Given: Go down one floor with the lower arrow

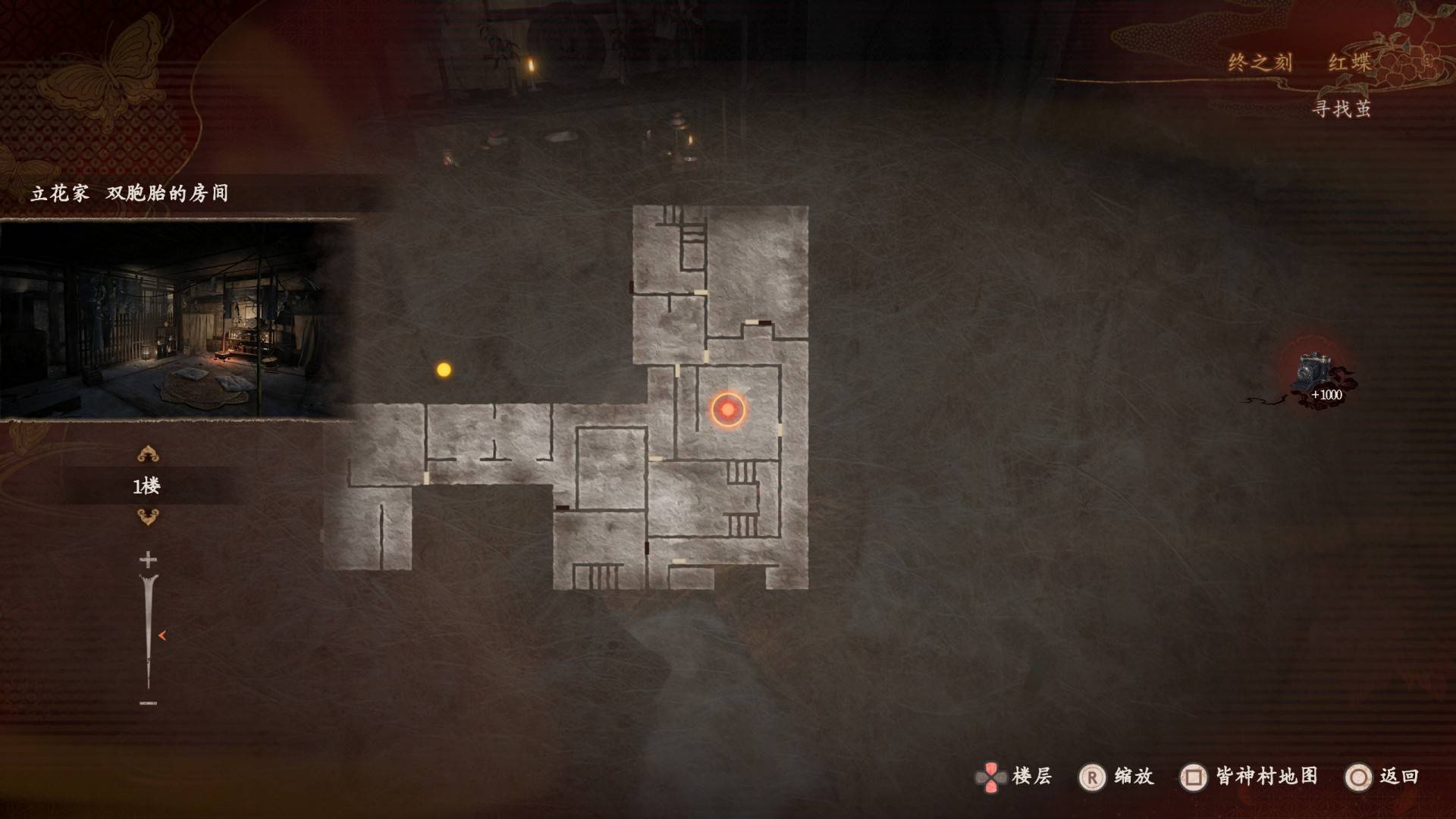Looking at the screenshot, I should pyautogui.click(x=147, y=517).
